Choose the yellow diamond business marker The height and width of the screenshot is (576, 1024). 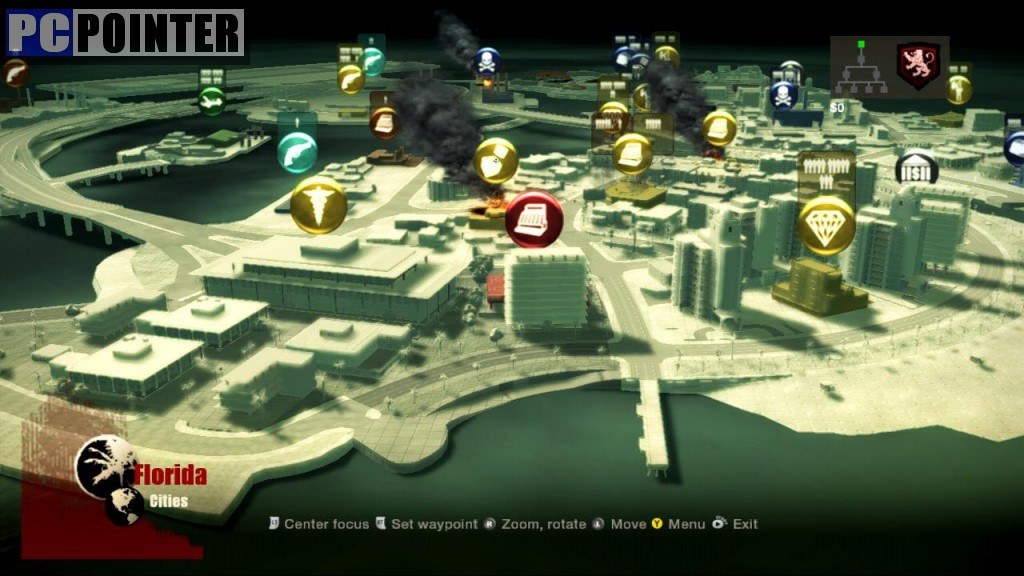click(x=827, y=225)
